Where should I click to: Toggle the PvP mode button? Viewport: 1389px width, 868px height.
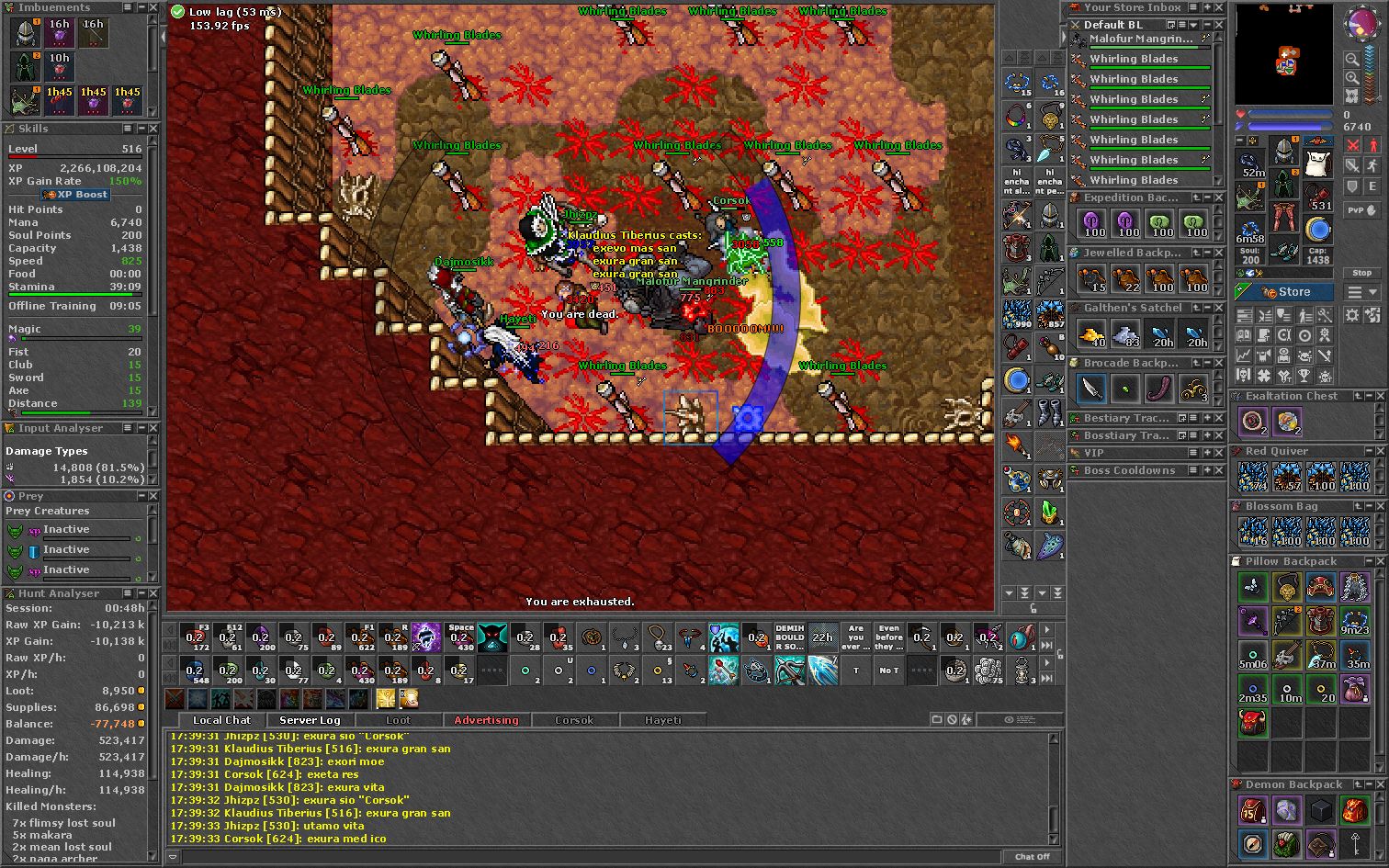coord(1361,210)
